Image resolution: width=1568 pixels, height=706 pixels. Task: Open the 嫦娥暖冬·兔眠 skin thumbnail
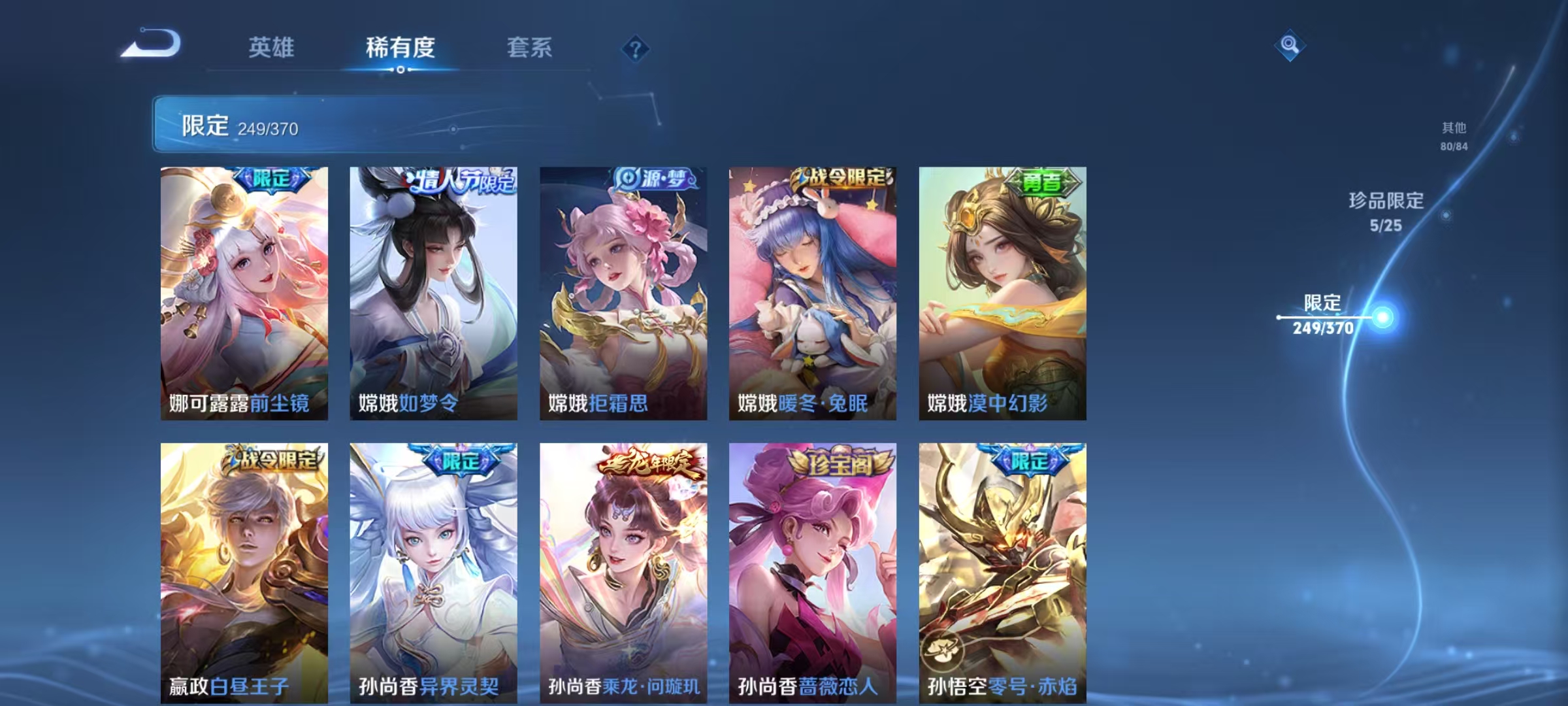(811, 288)
